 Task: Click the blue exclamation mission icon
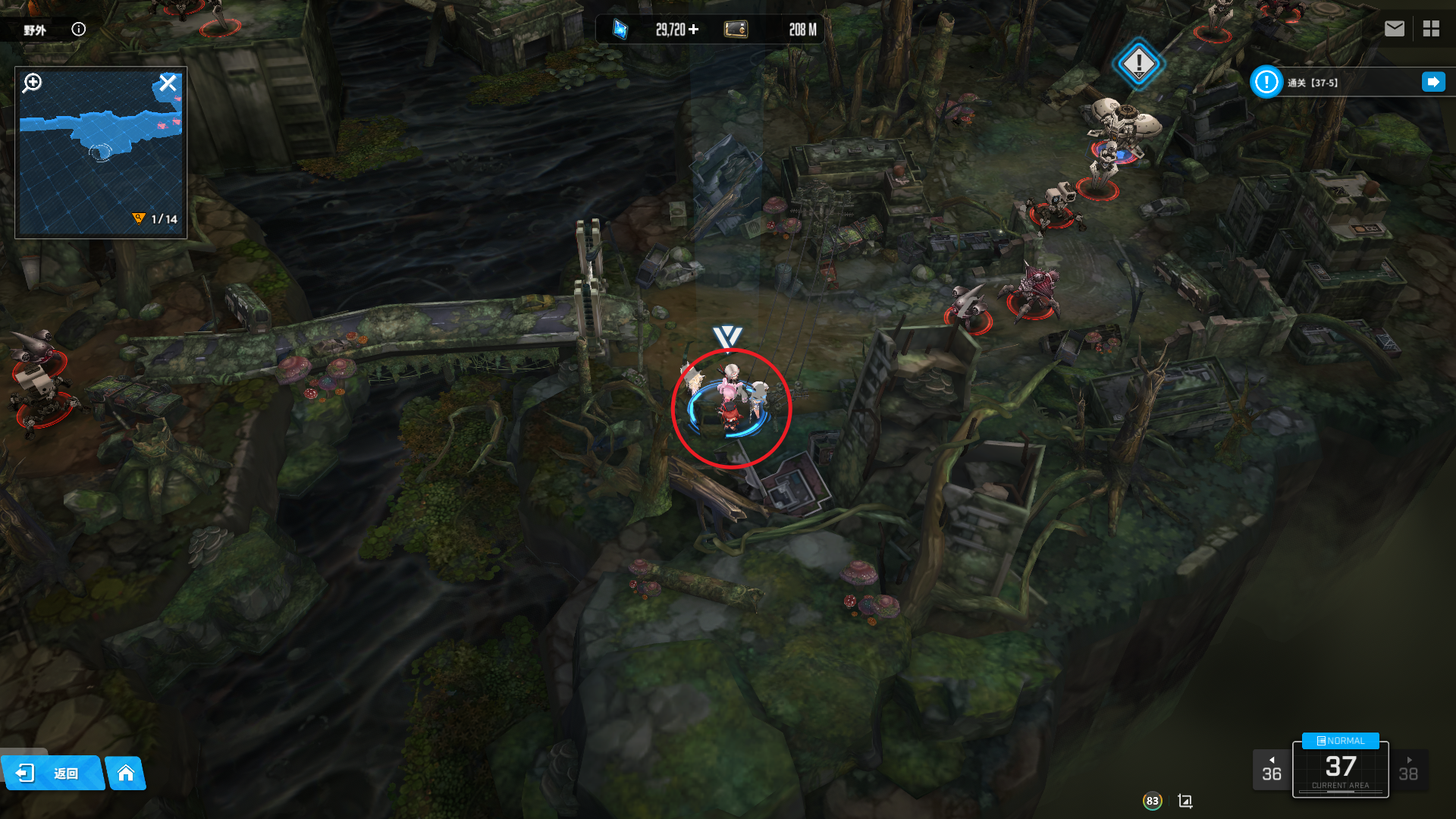click(x=1266, y=82)
